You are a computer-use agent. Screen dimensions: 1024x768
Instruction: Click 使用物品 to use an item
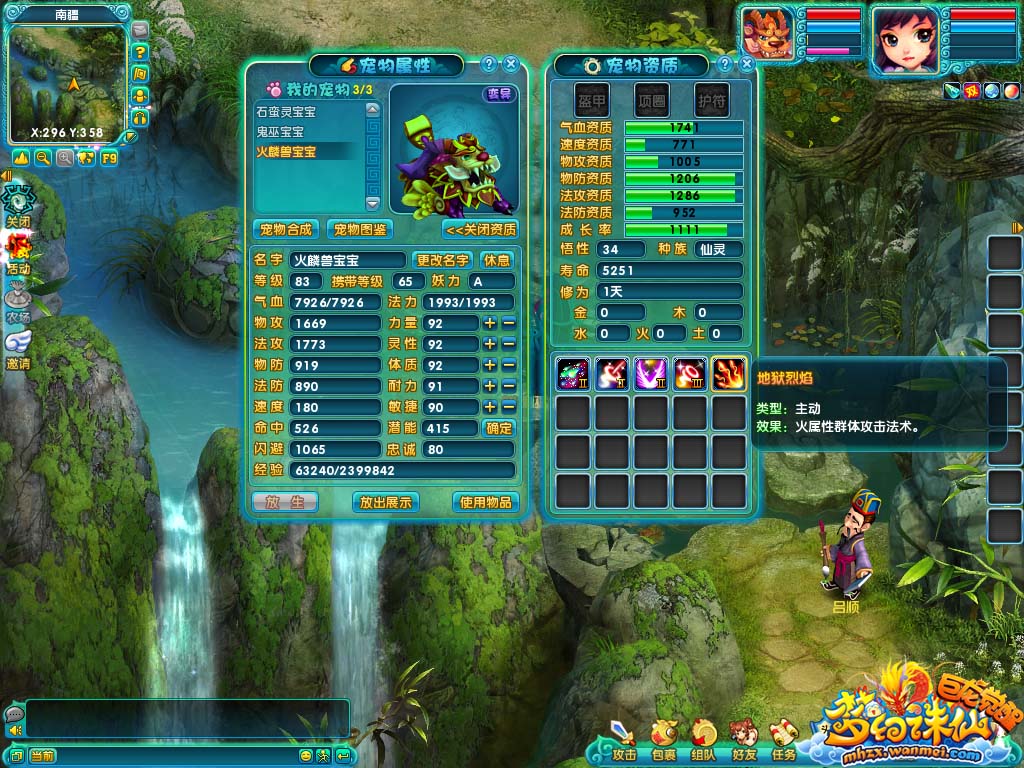point(486,502)
